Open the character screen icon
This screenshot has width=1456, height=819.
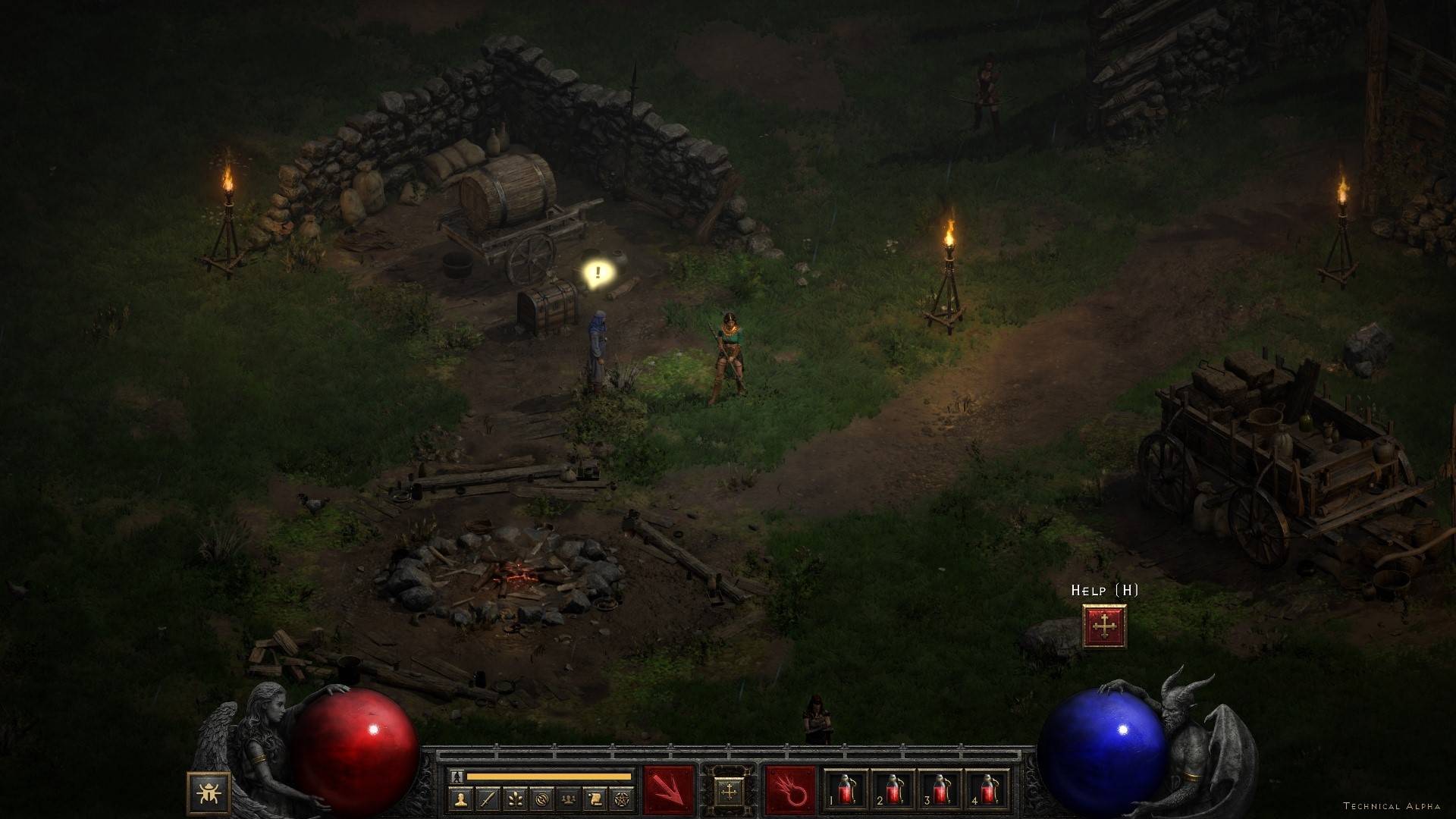(461, 799)
